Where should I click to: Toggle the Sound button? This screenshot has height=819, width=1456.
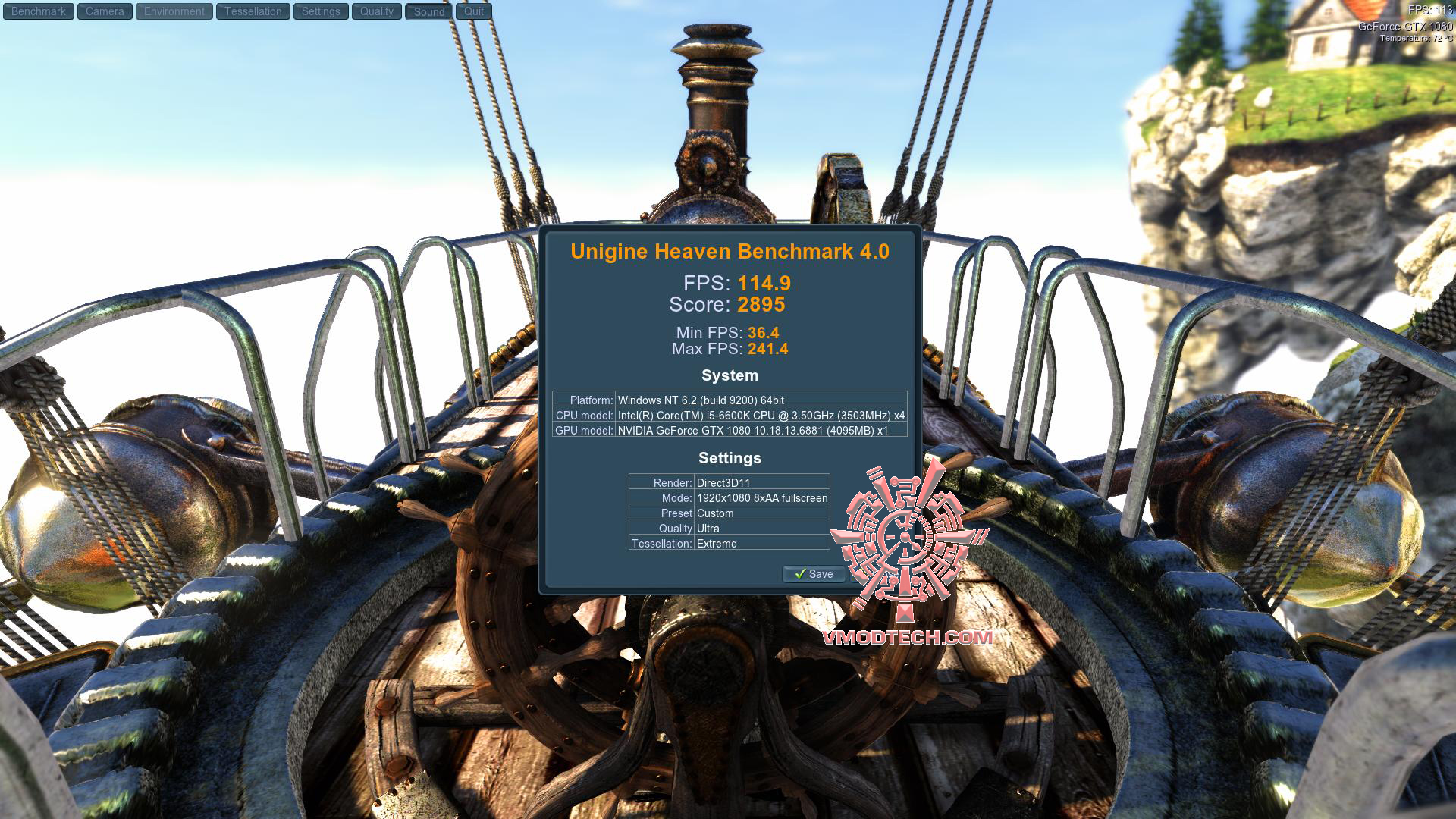tap(429, 11)
